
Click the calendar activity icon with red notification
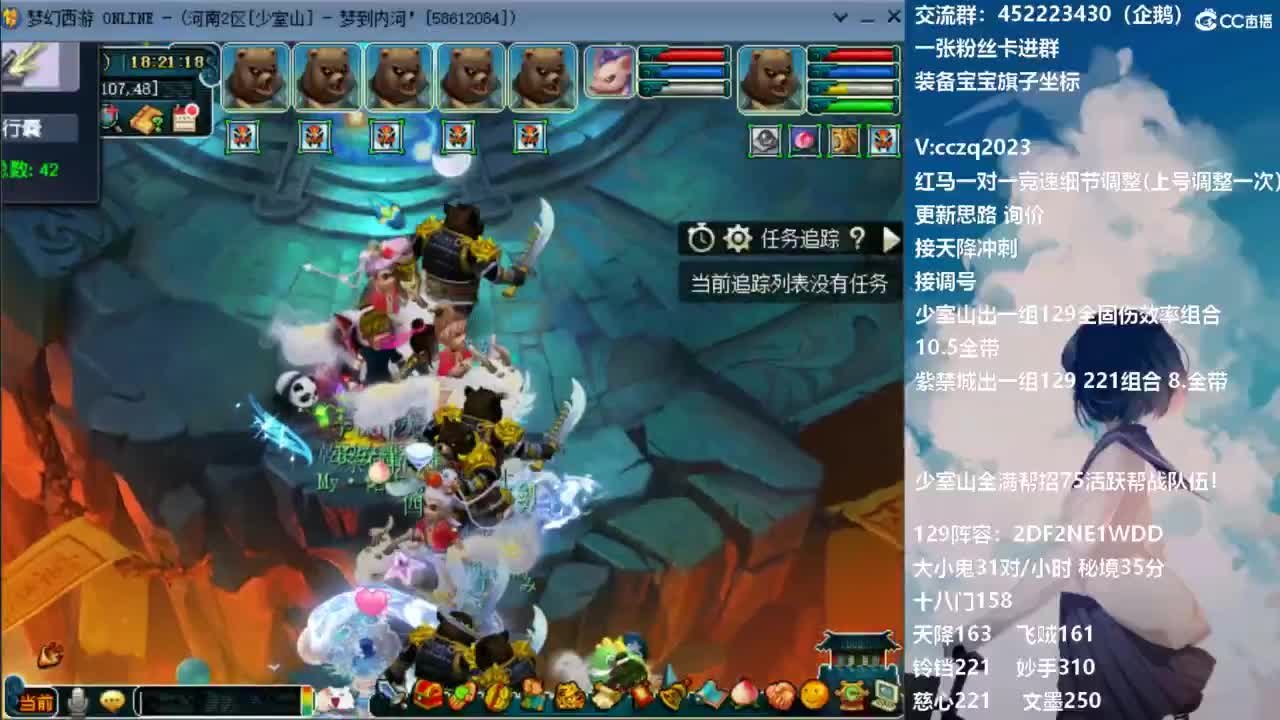pyautogui.click(x=184, y=115)
